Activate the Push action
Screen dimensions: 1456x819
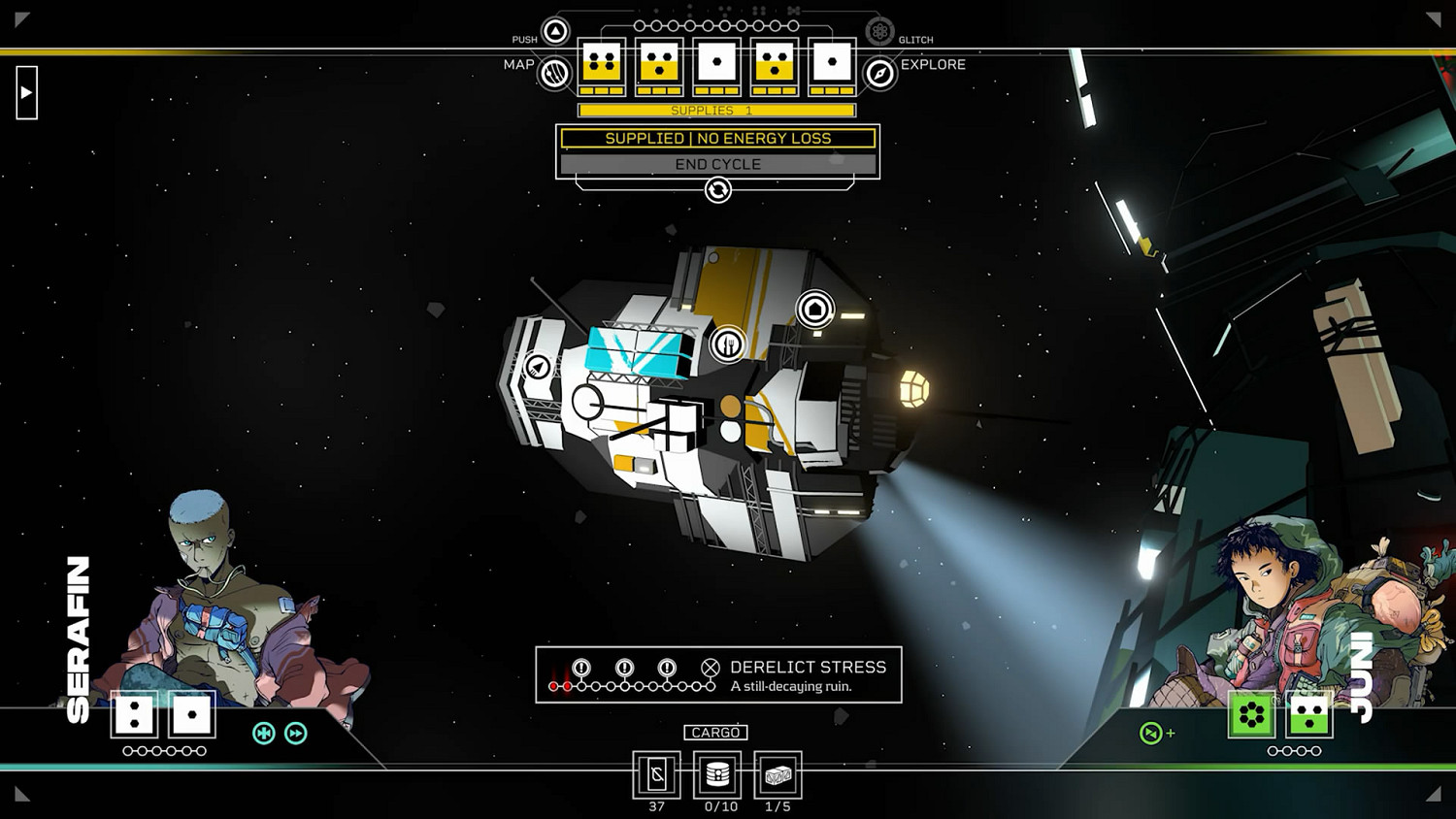(555, 32)
